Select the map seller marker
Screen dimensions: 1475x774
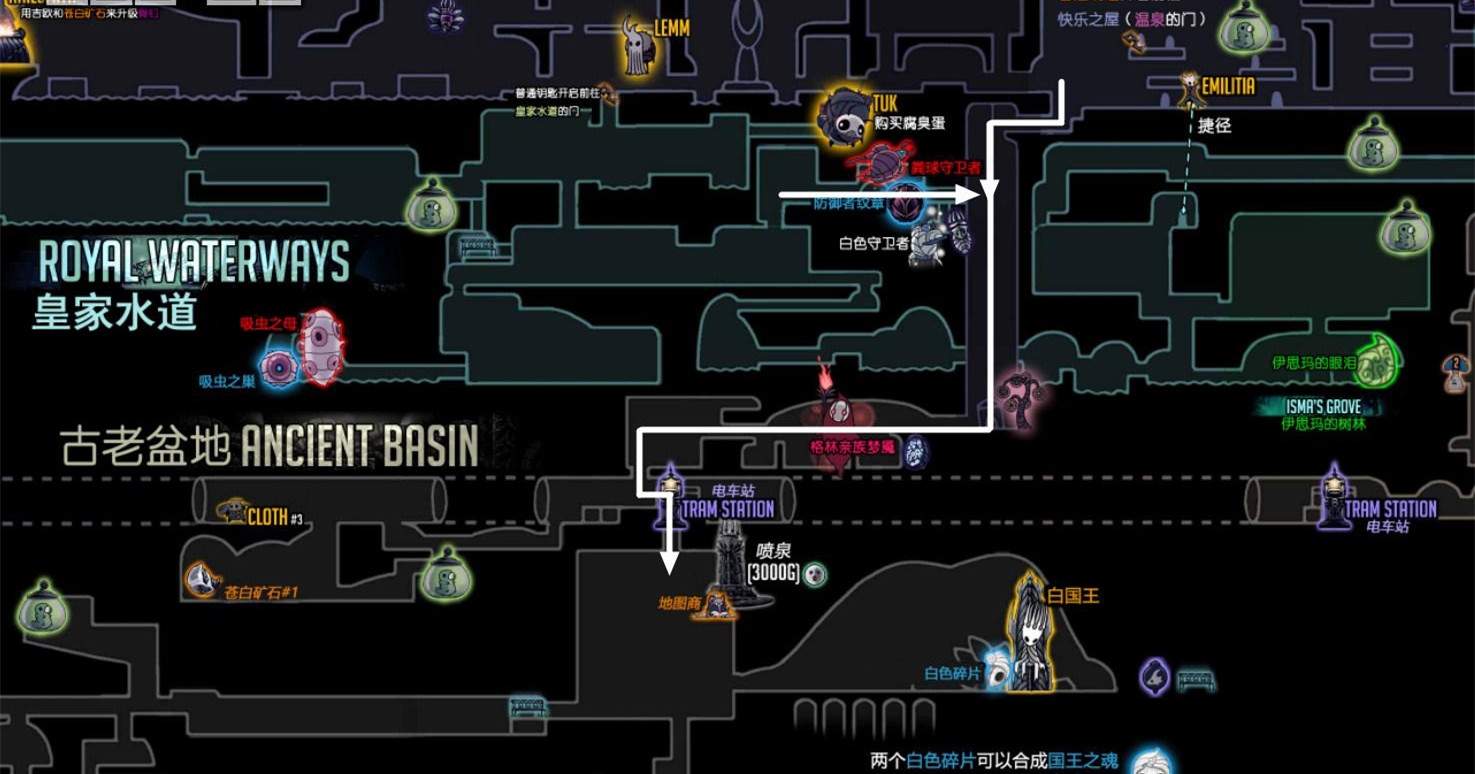point(717,603)
